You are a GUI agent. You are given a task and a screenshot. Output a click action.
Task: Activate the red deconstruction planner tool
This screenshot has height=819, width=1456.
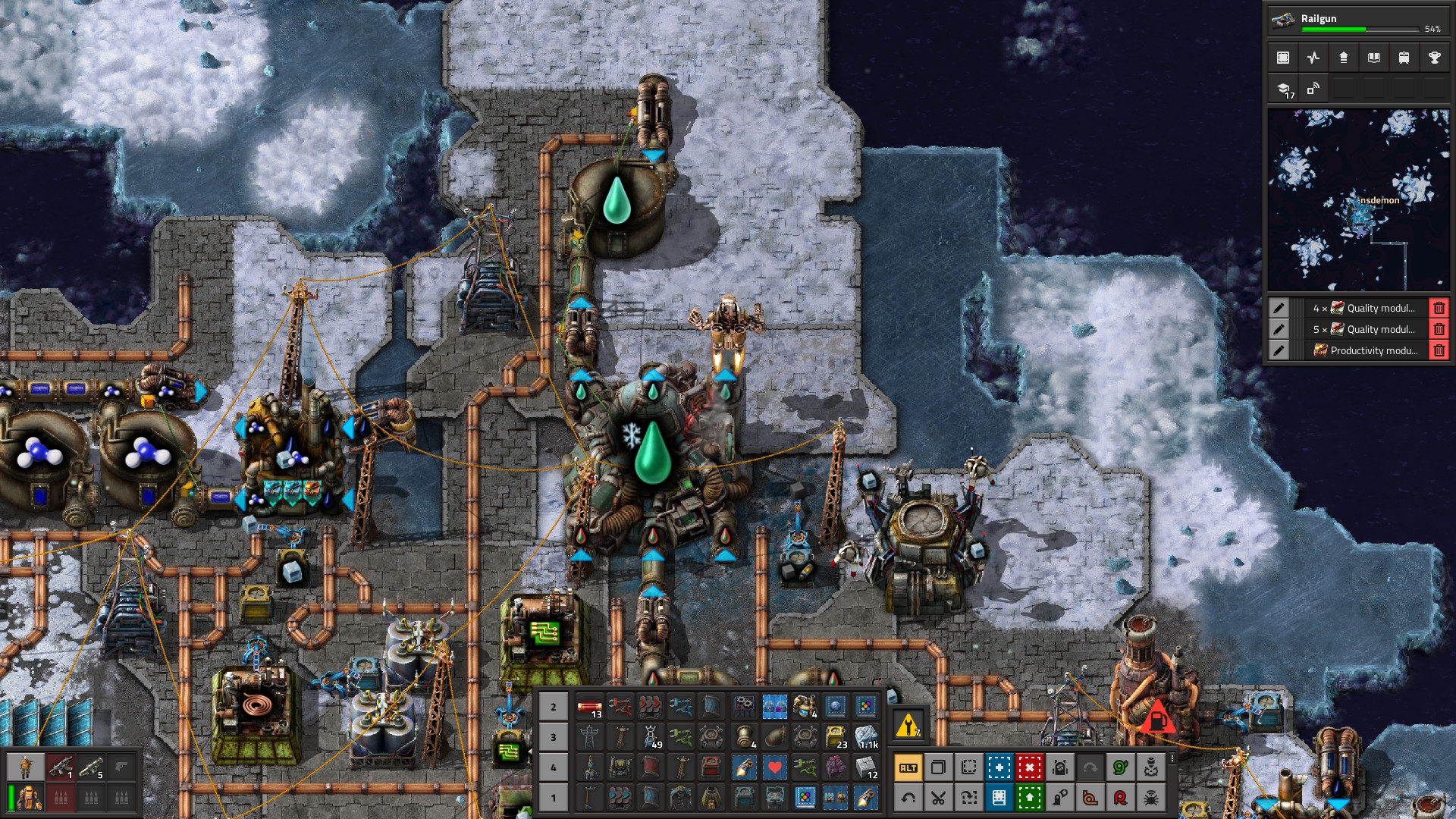(x=1029, y=767)
